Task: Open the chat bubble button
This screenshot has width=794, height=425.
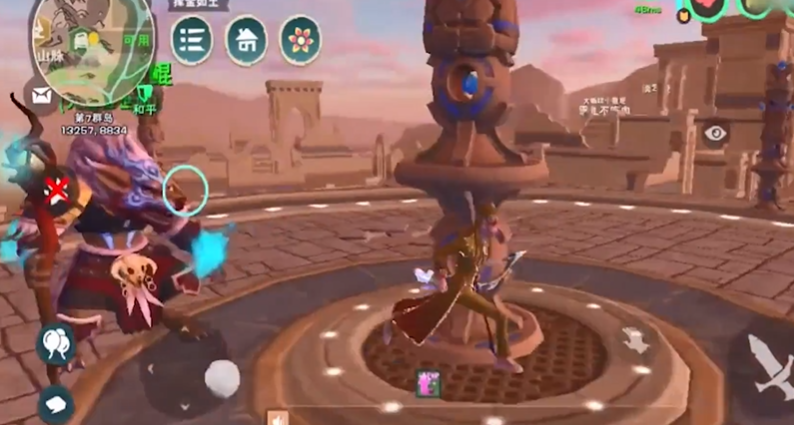Action: click(x=55, y=403)
